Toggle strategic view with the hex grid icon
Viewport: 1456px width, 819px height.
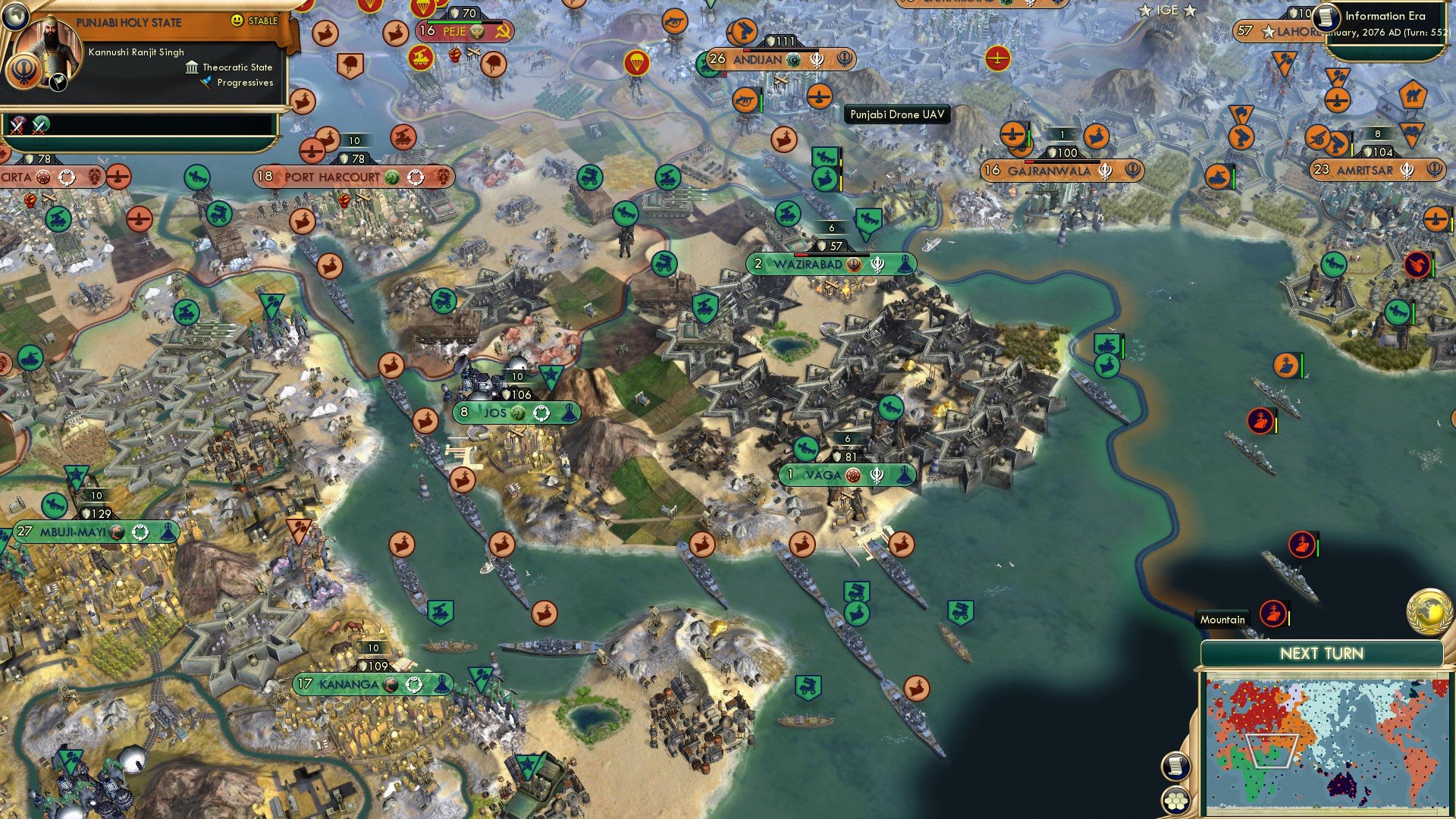click(x=1175, y=799)
